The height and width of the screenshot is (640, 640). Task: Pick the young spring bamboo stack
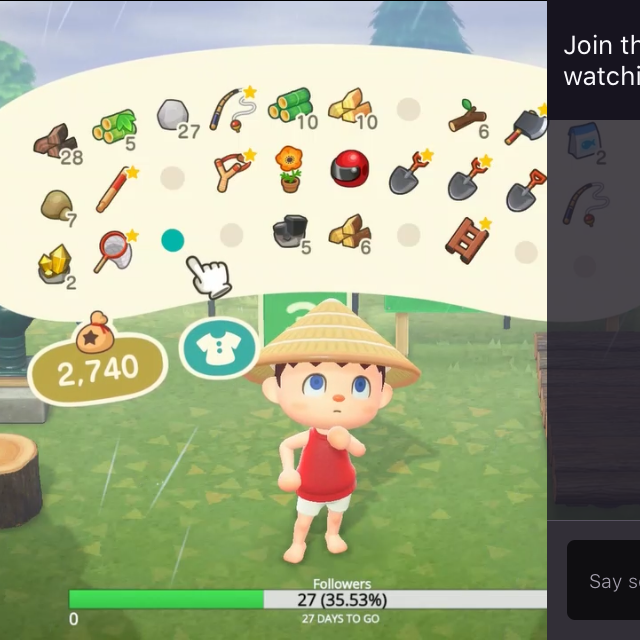[x=114, y=126]
